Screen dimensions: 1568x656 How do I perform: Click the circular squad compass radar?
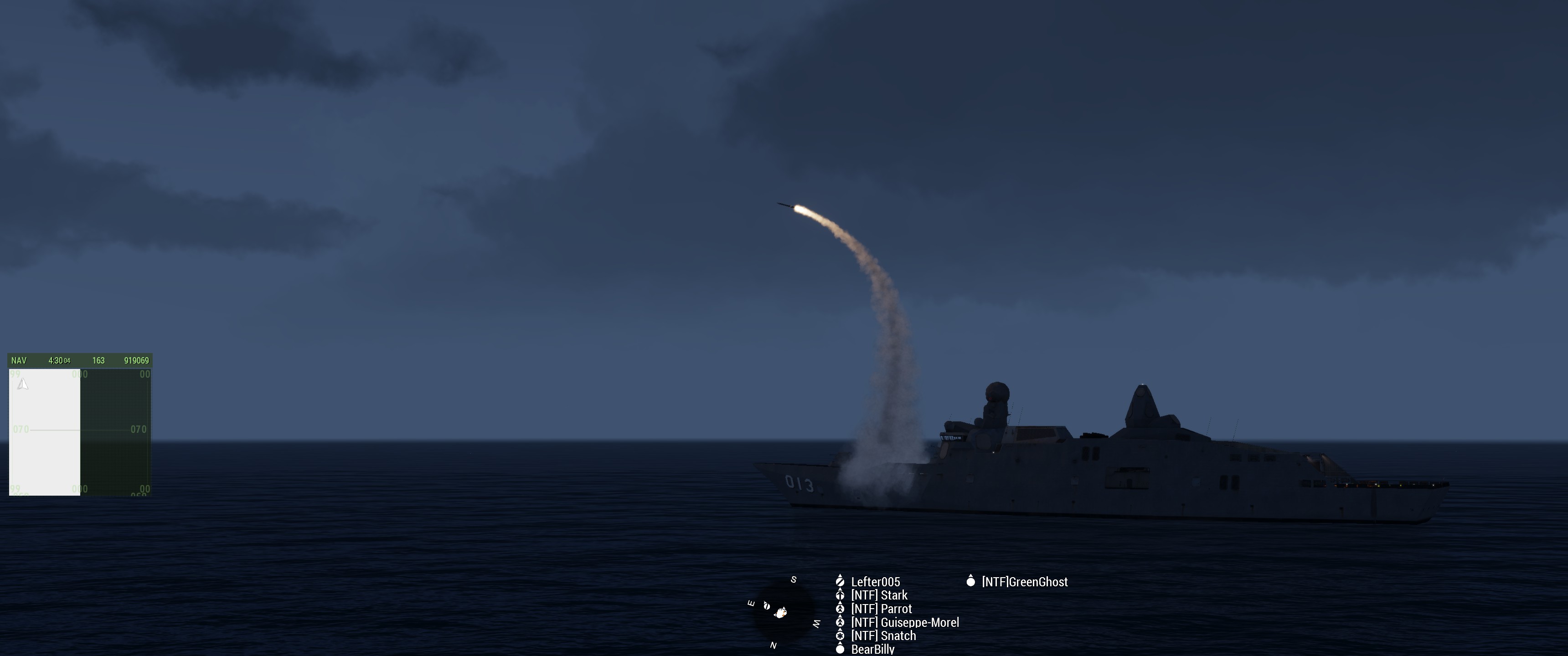(783, 611)
